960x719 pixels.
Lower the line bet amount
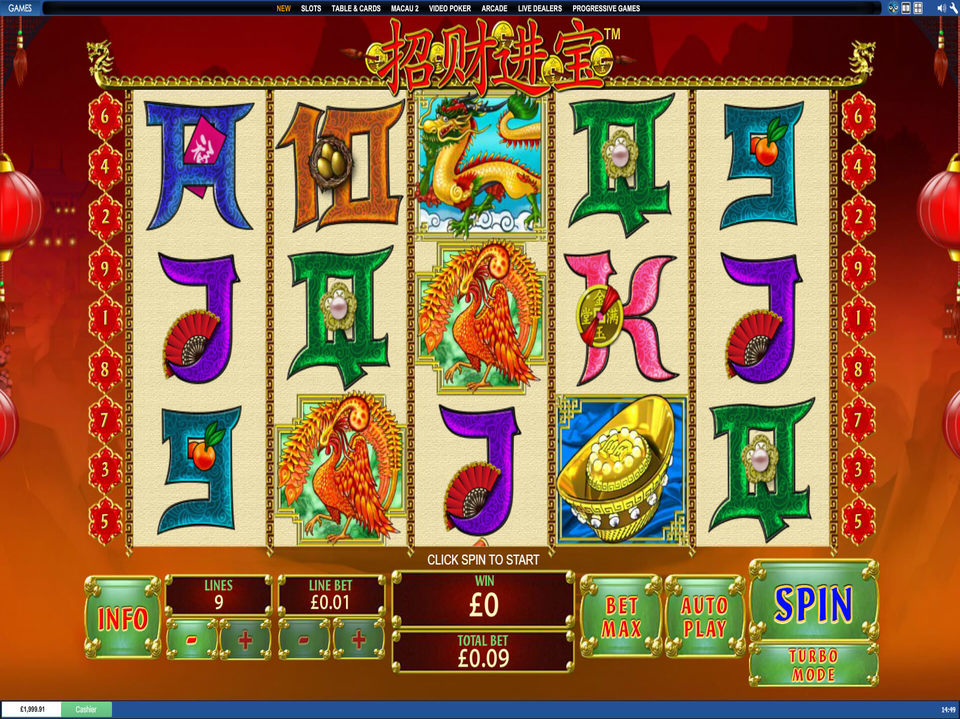tap(304, 639)
